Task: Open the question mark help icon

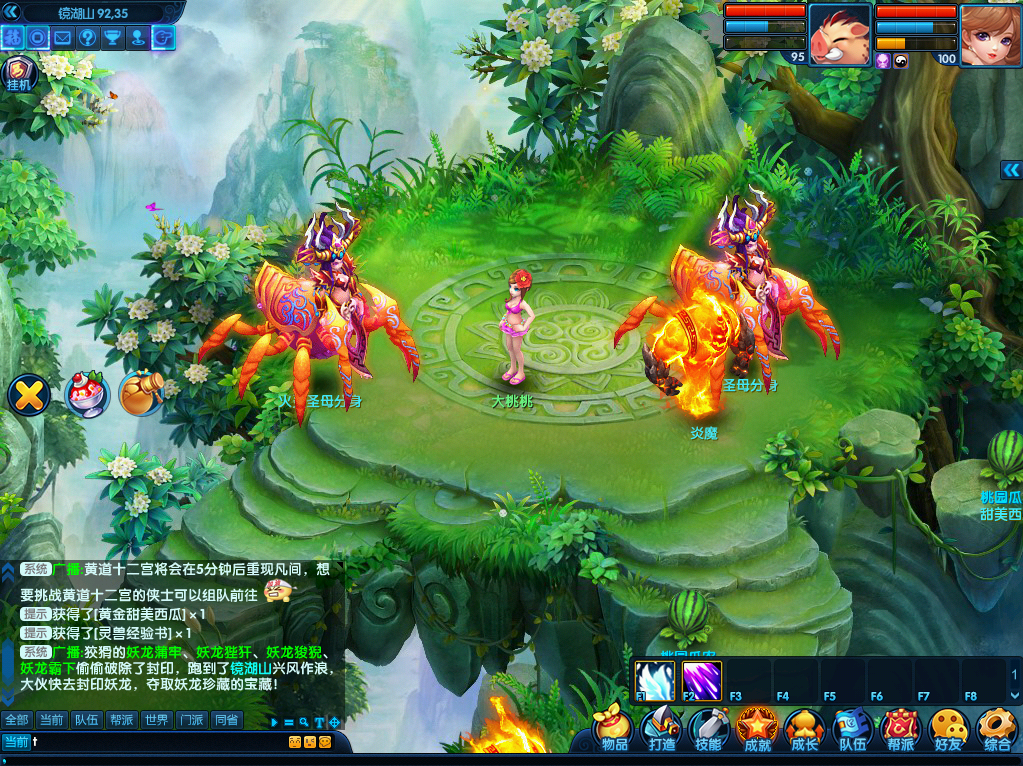Action: click(87, 38)
